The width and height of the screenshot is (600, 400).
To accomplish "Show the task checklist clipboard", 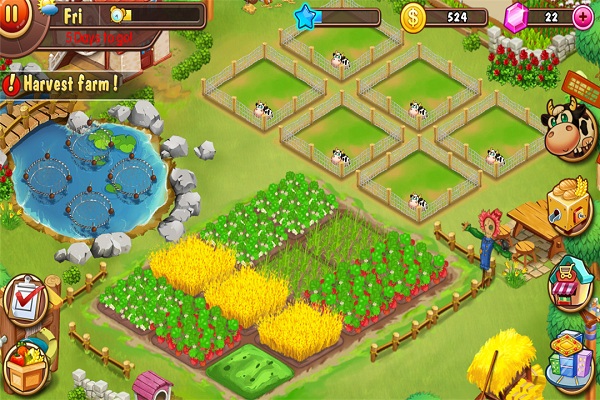I will pyautogui.click(x=22, y=299).
